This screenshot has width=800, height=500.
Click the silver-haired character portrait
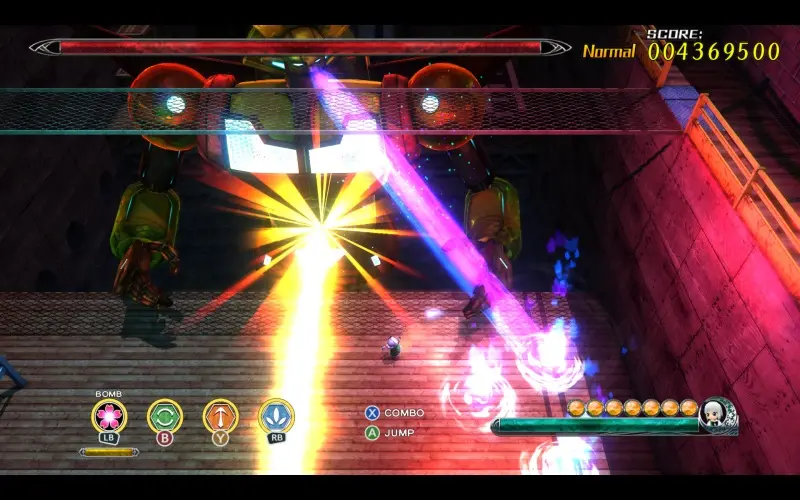(x=717, y=414)
